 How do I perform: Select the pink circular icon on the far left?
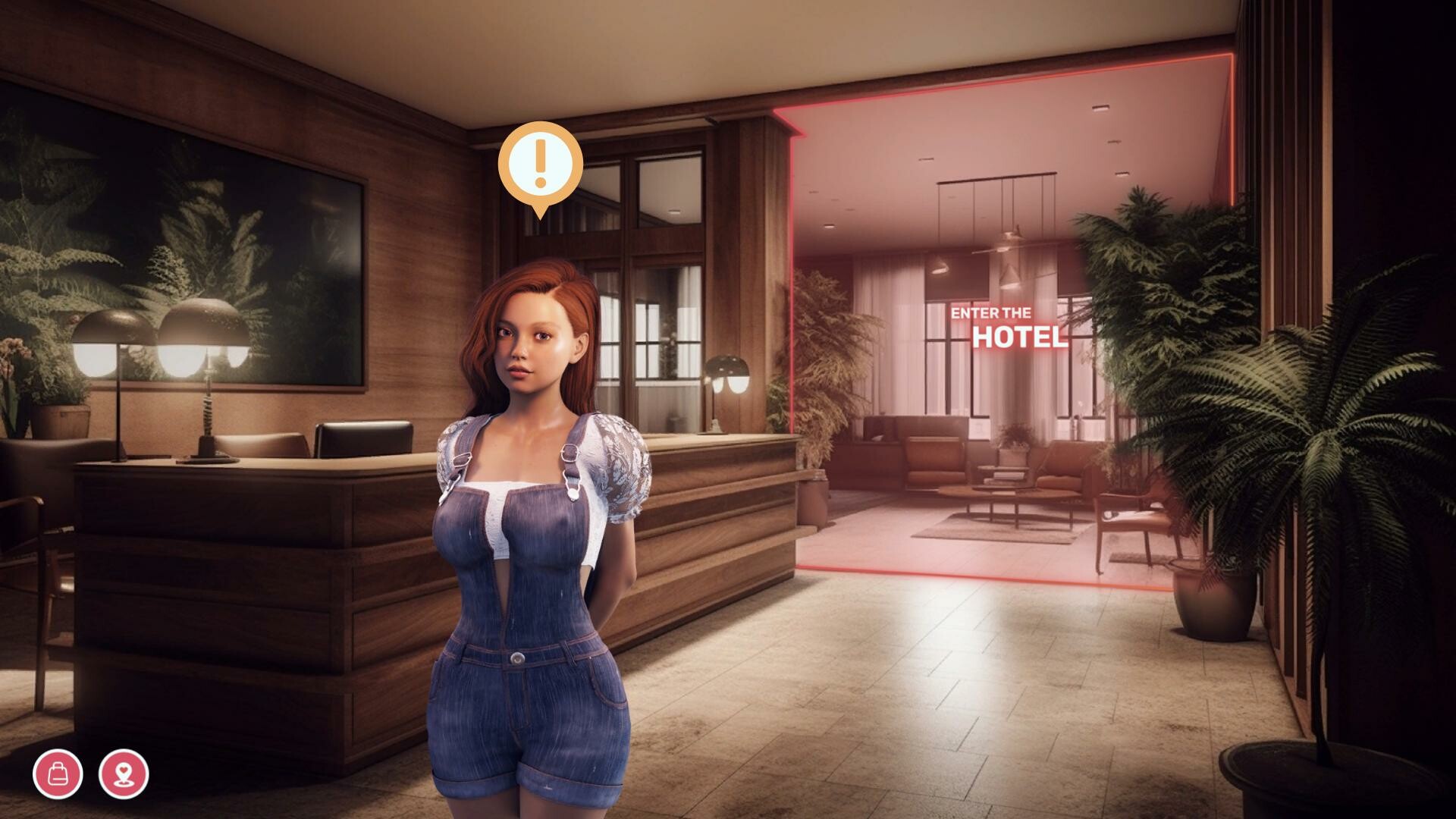[x=59, y=773]
